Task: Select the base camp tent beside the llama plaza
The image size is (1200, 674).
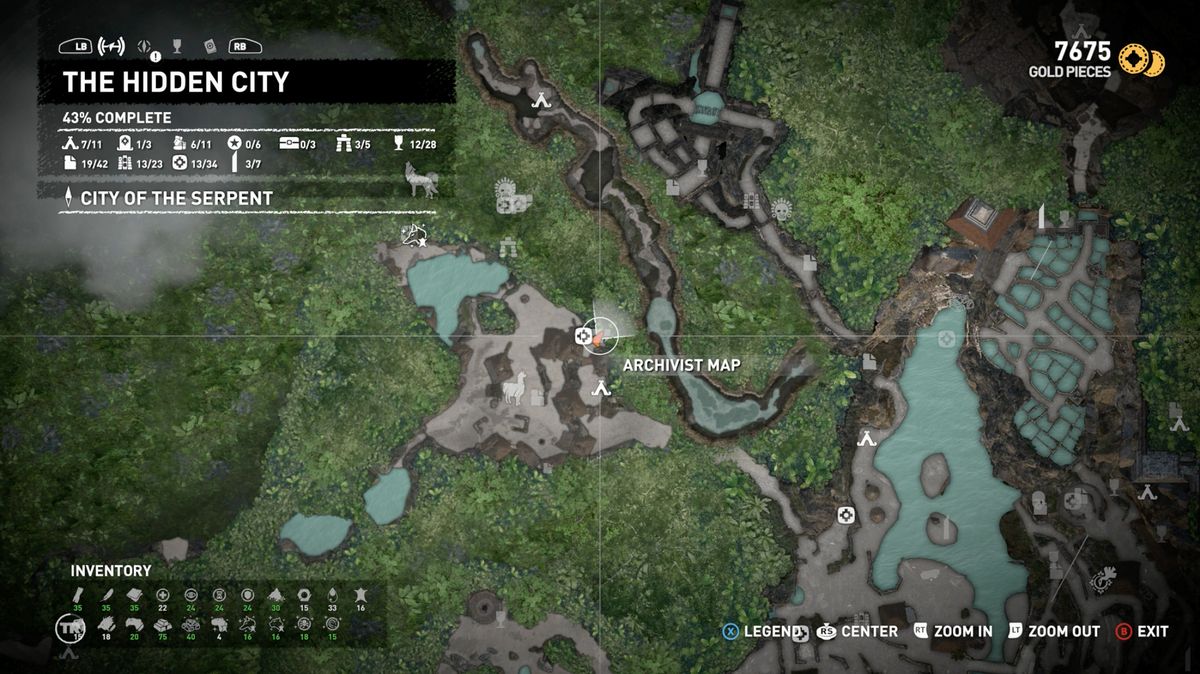Action: pyautogui.click(x=600, y=387)
